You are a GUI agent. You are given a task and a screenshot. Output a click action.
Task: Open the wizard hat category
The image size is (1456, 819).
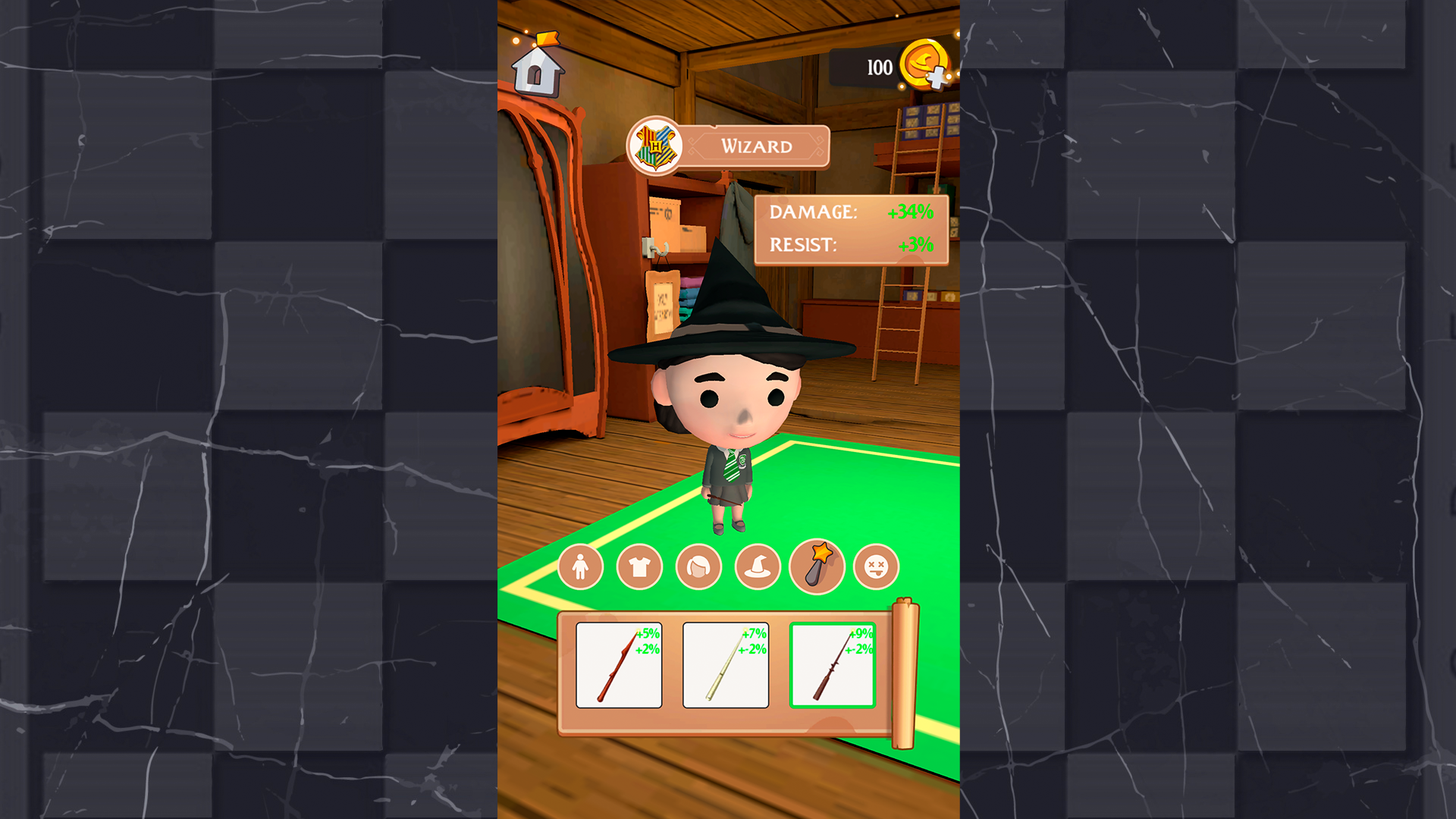click(x=757, y=567)
